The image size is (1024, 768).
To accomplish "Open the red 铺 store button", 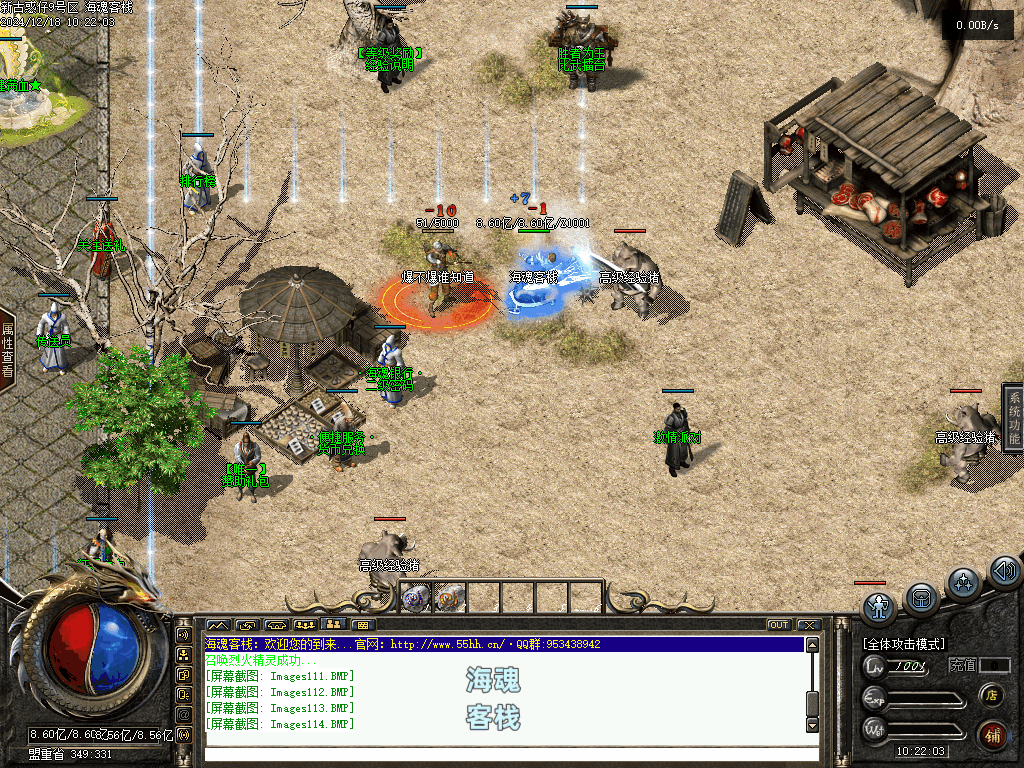I will [992, 735].
